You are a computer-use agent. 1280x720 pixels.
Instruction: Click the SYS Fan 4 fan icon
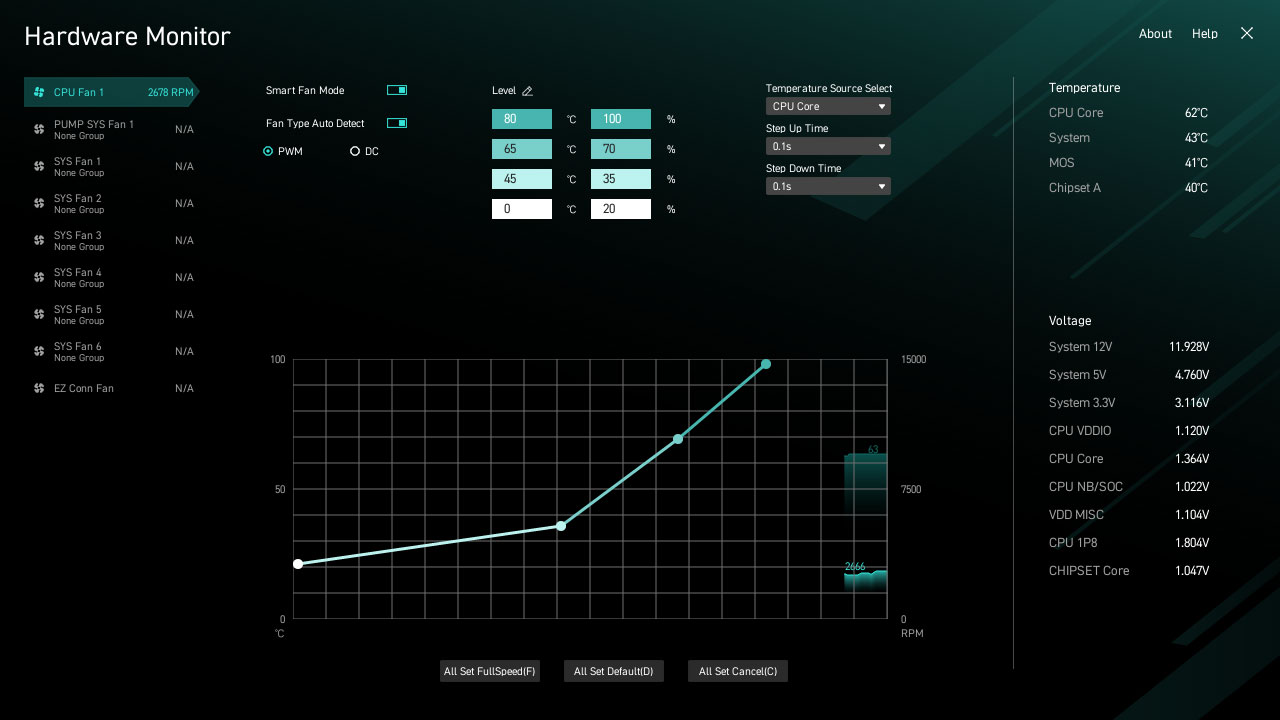coord(37,277)
